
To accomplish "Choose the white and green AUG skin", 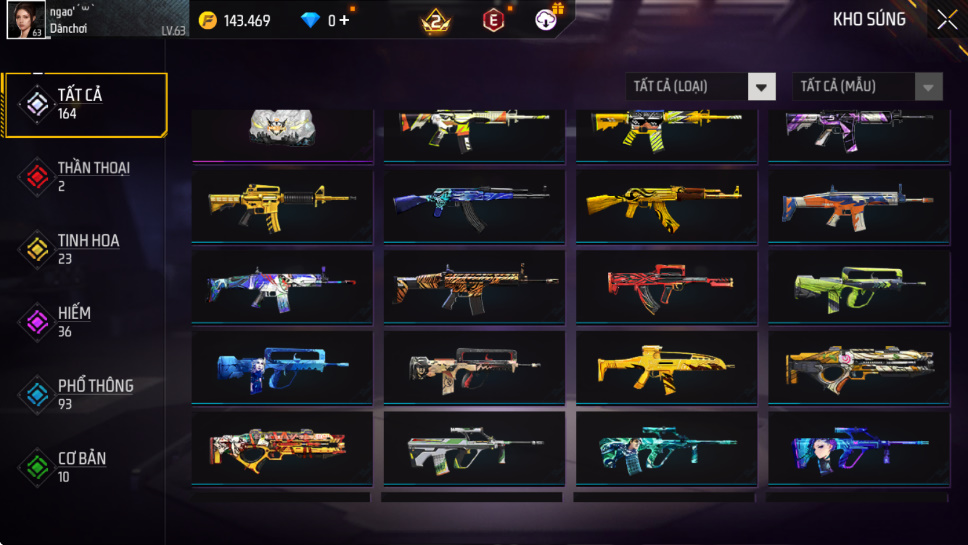I will 473,447.
